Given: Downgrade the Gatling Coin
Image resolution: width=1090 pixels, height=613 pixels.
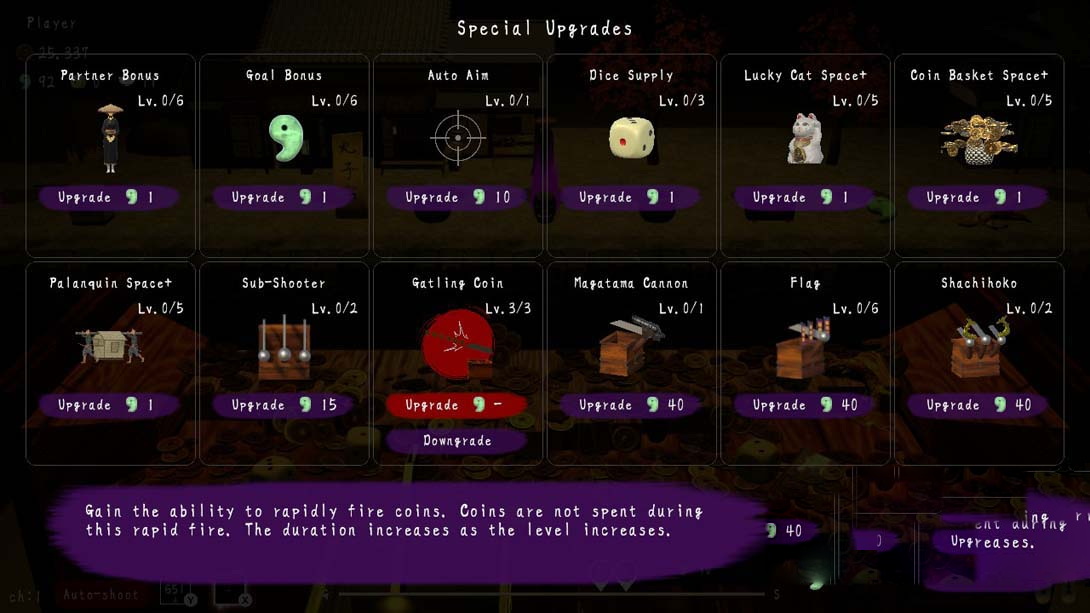Looking at the screenshot, I should 457,441.
